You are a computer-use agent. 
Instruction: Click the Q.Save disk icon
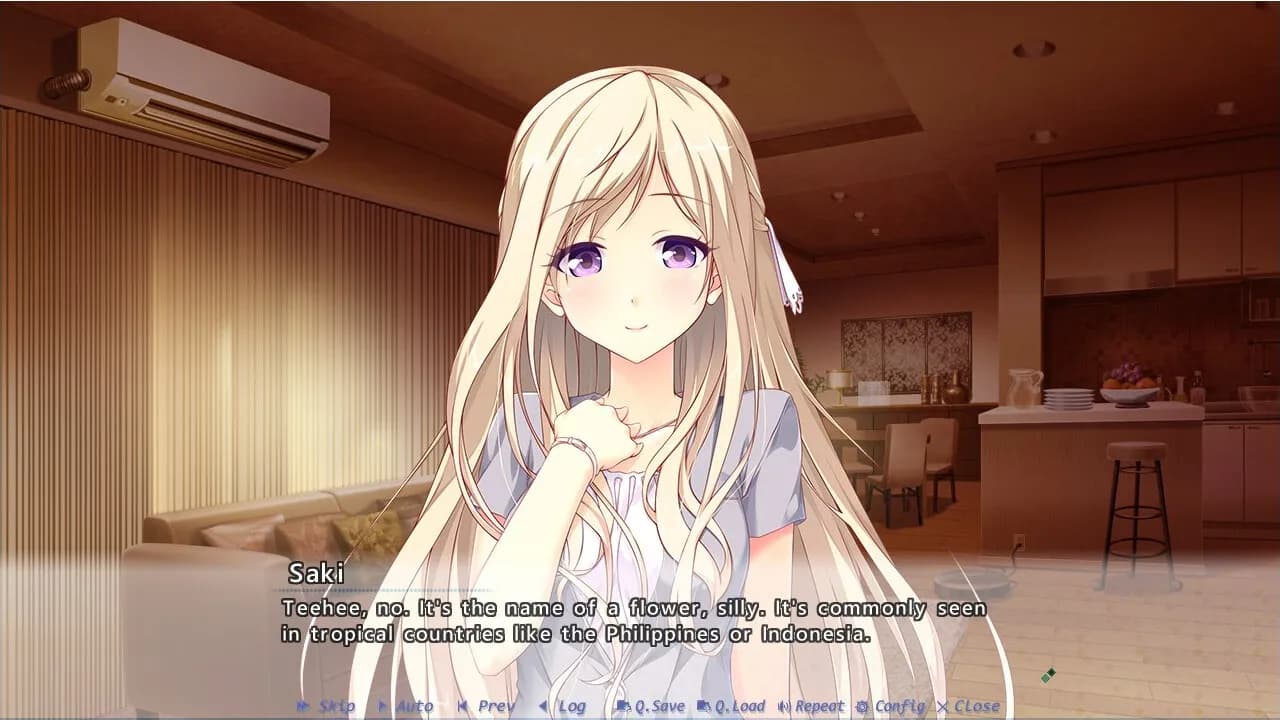pos(624,705)
